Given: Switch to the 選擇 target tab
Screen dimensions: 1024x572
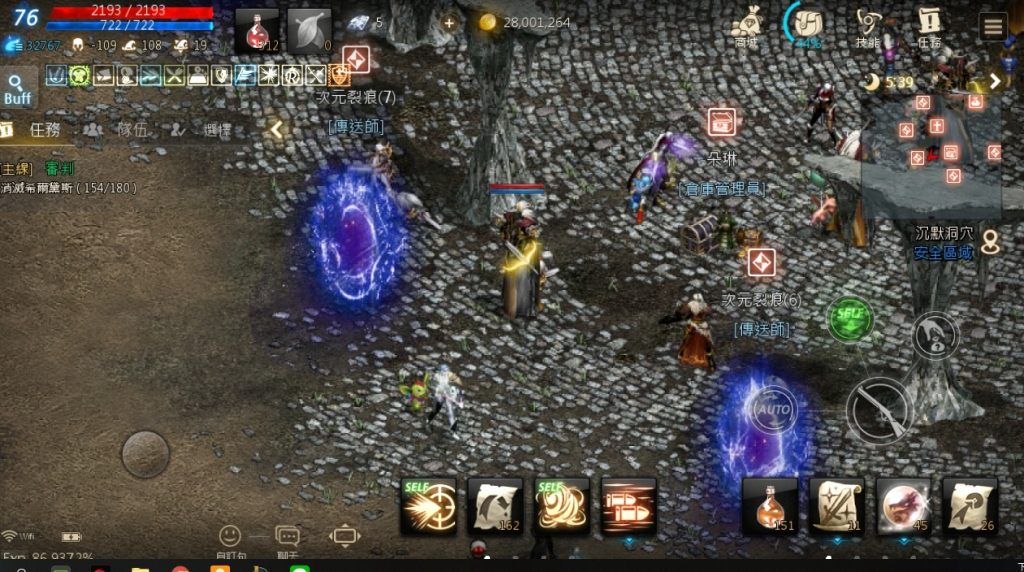Looking at the screenshot, I should [x=205, y=129].
